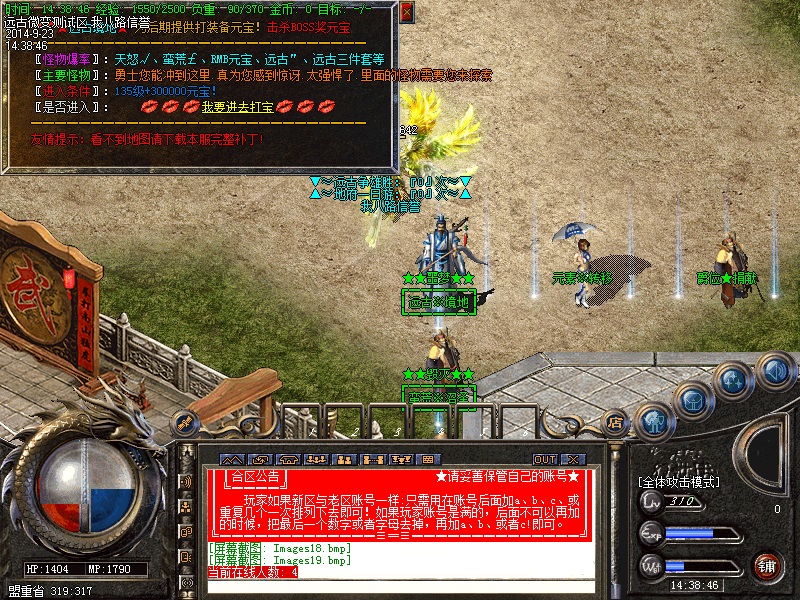Click the OUT button above chat

[545, 460]
